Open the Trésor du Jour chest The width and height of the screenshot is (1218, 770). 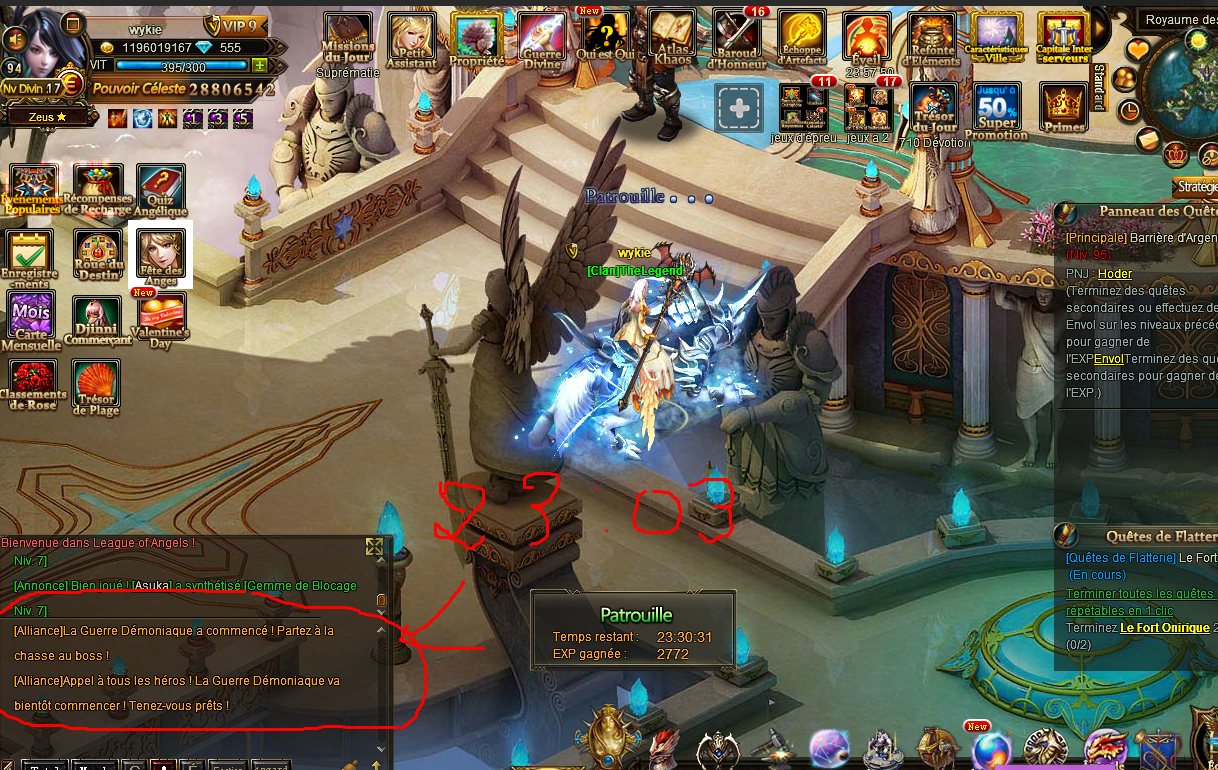933,108
